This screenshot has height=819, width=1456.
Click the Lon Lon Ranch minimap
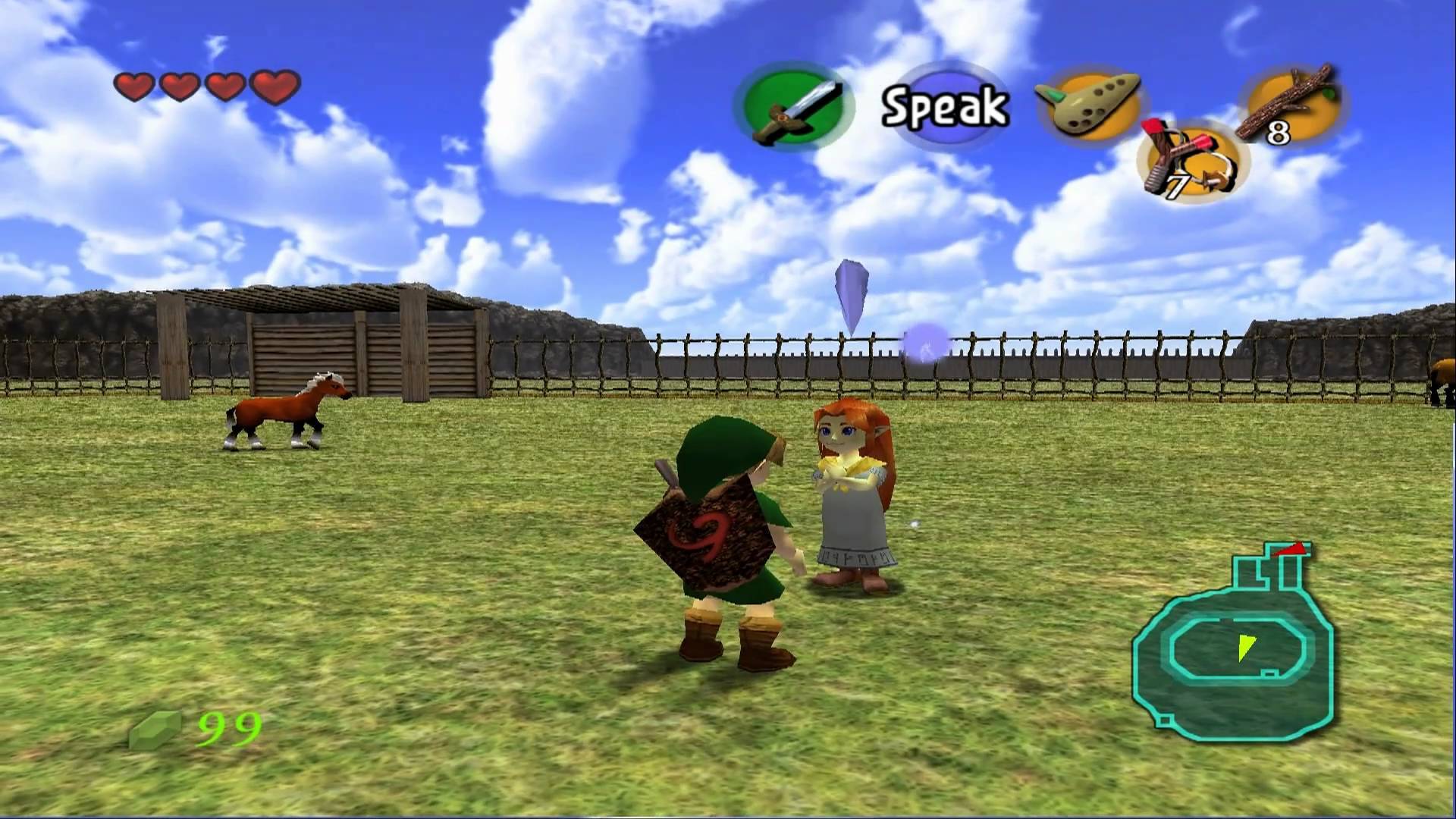1234,645
